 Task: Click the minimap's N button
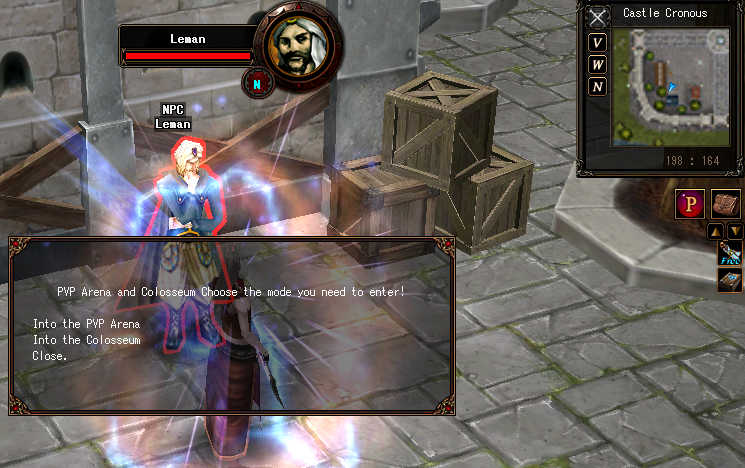[597, 86]
